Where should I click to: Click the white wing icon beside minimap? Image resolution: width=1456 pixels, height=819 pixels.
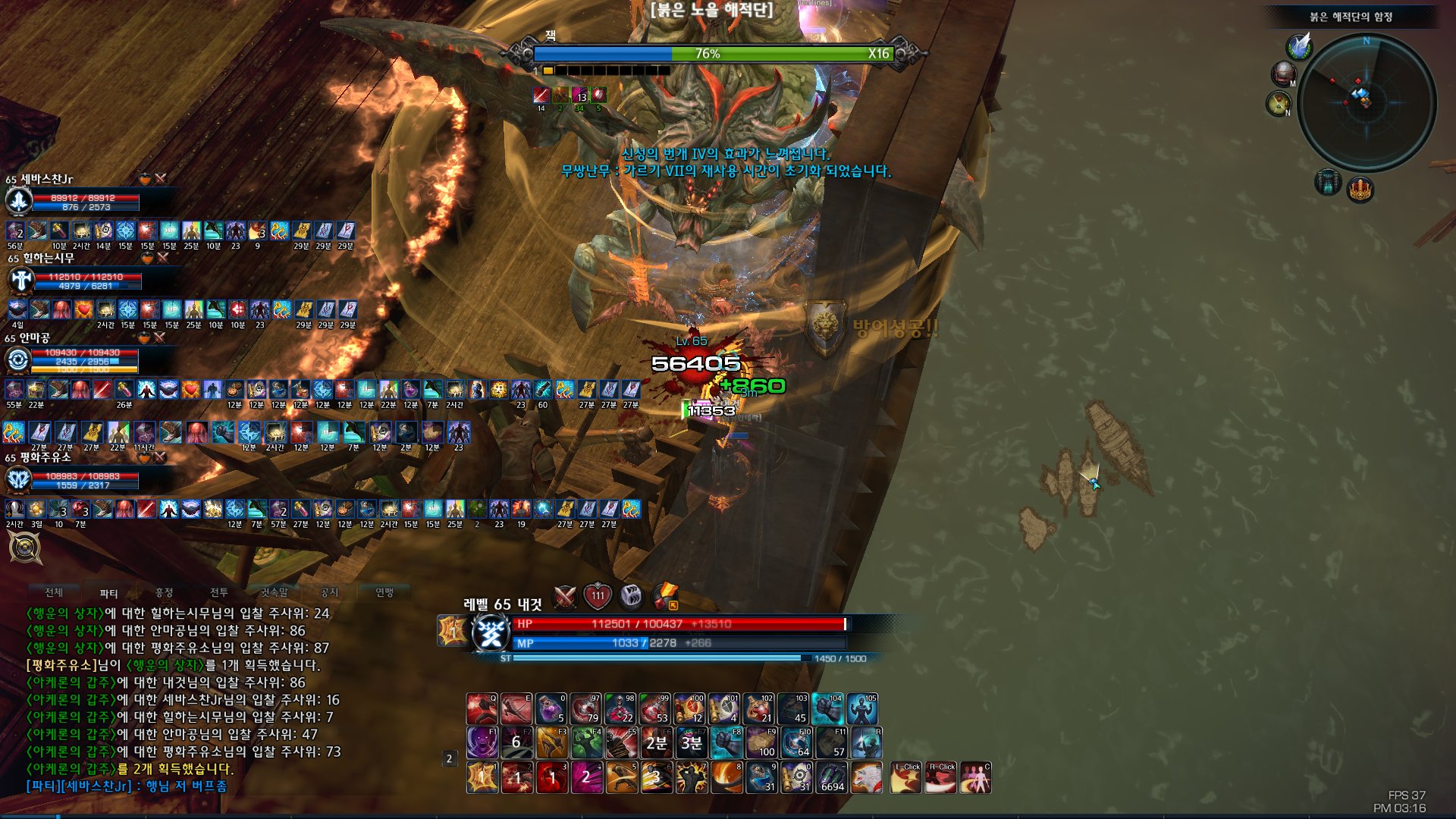click(x=1300, y=46)
